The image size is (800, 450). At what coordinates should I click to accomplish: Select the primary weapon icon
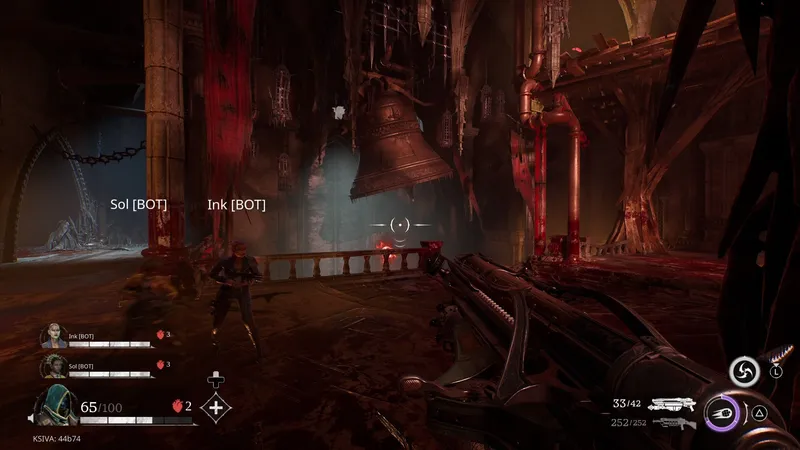(x=671, y=404)
